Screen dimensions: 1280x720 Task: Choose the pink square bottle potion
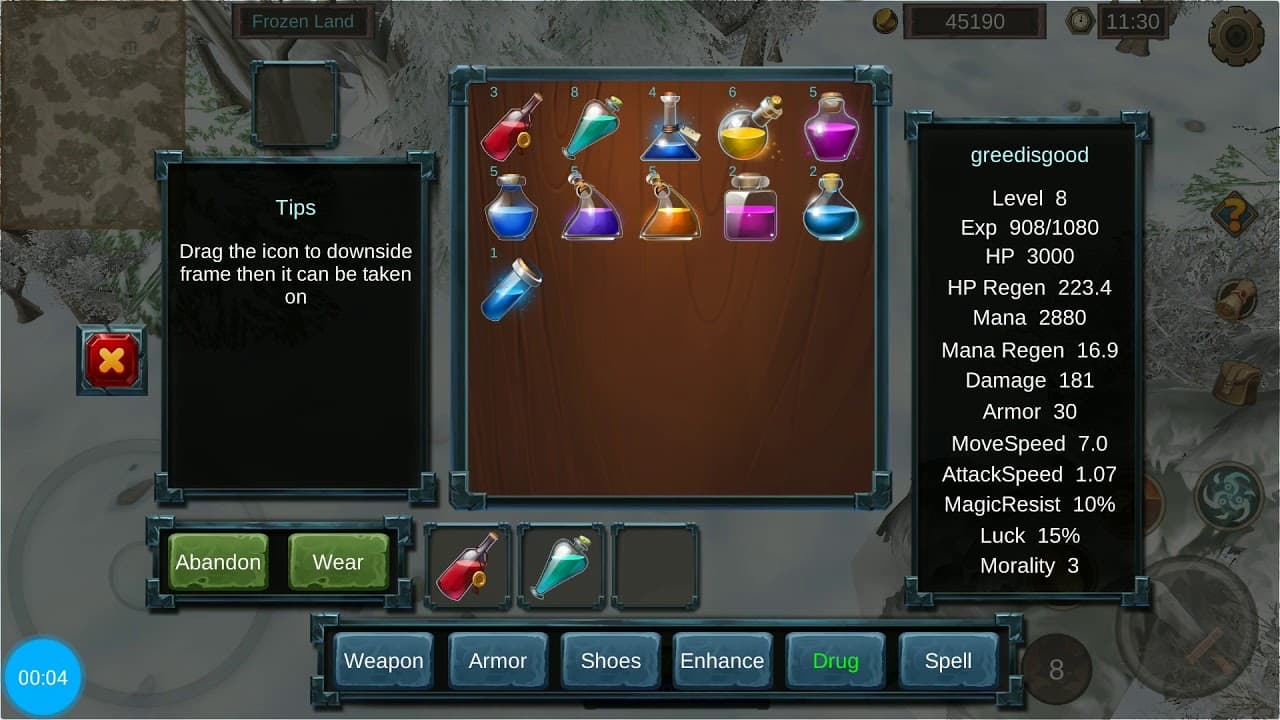[x=749, y=208]
